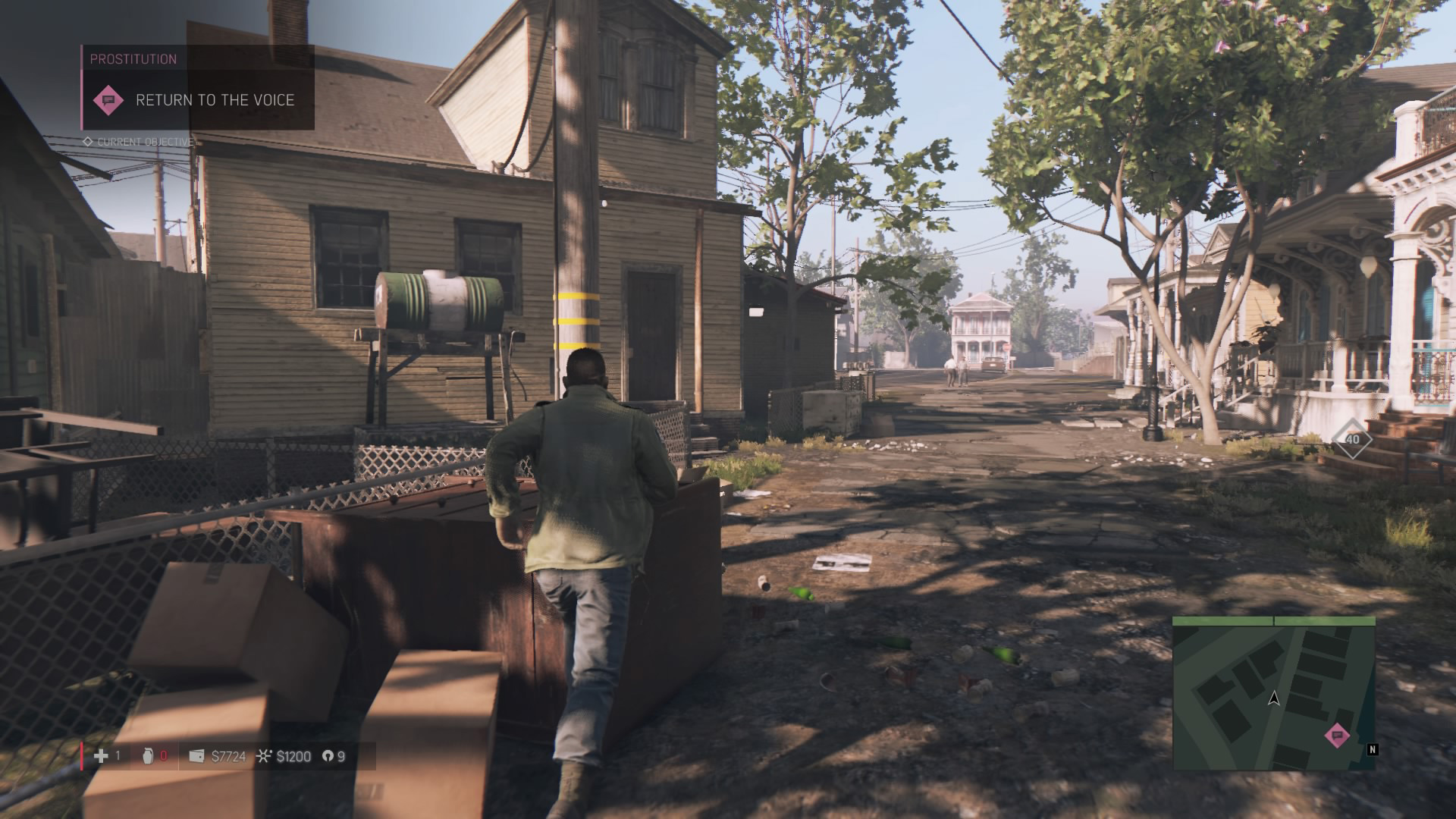
Task: Open the minimap
Action: (1273, 694)
